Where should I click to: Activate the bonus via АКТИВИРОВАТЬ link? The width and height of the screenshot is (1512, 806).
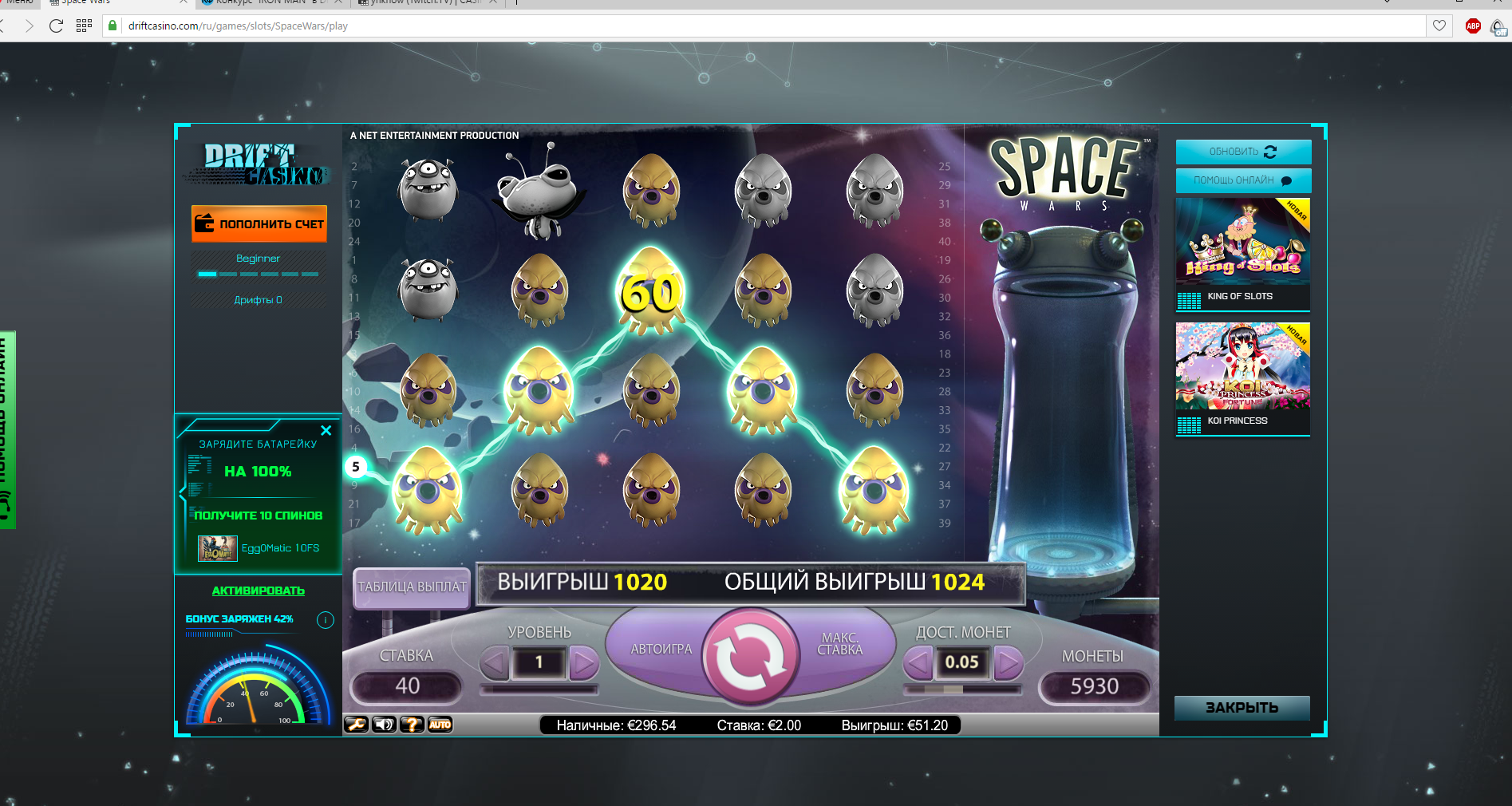(259, 591)
